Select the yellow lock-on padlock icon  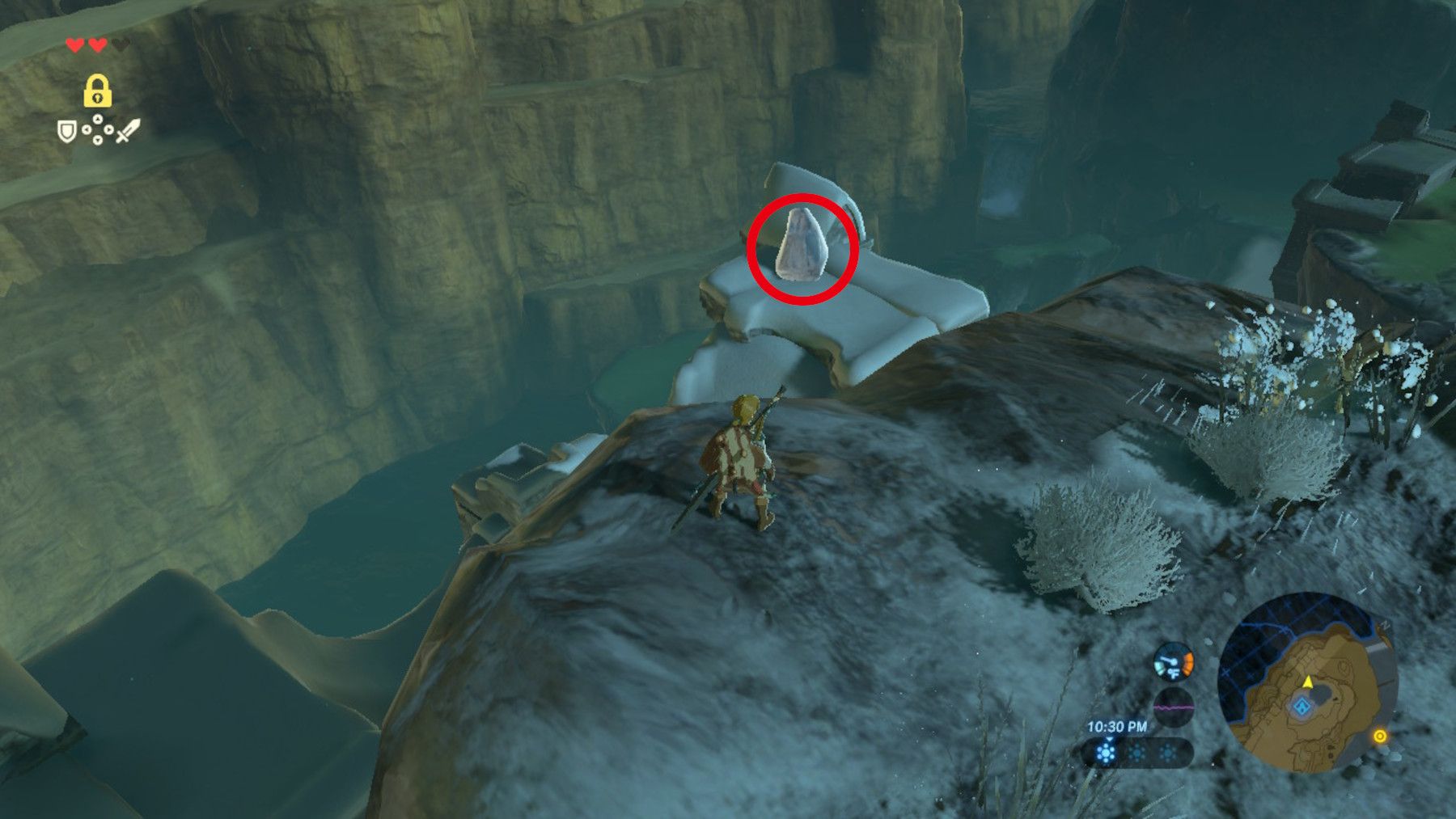point(97,93)
